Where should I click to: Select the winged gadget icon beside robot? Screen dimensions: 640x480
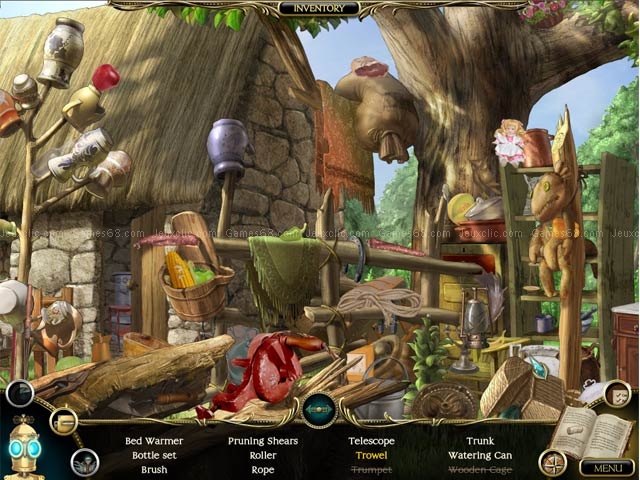pyautogui.click(x=84, y=462)
